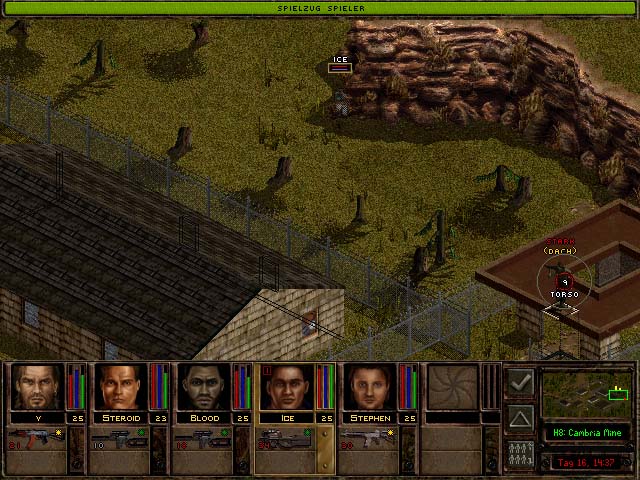Select Steroid's portrait
Viewport: 640px width, 480px height.
click(120, 388)
